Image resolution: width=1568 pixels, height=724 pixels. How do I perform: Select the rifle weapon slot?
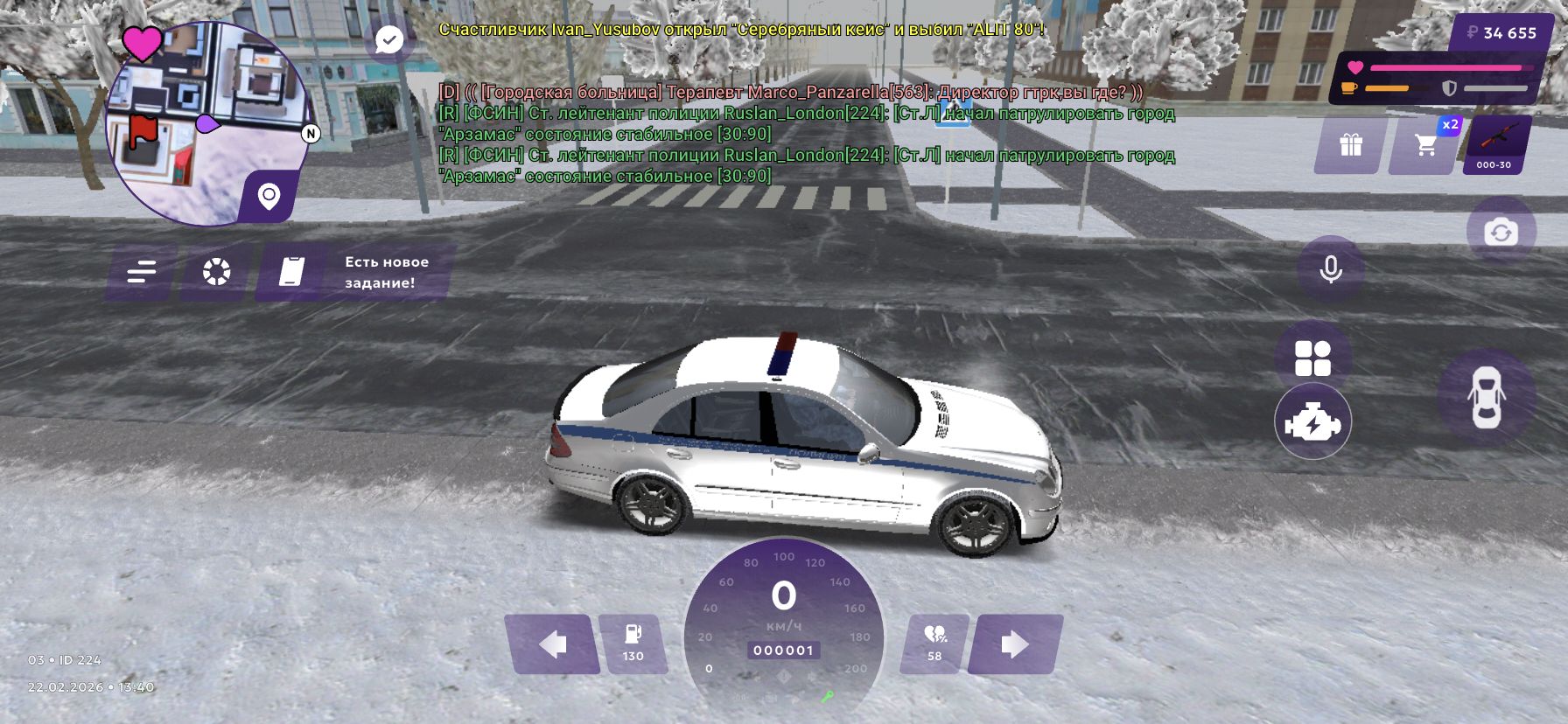coord(1496,145)
